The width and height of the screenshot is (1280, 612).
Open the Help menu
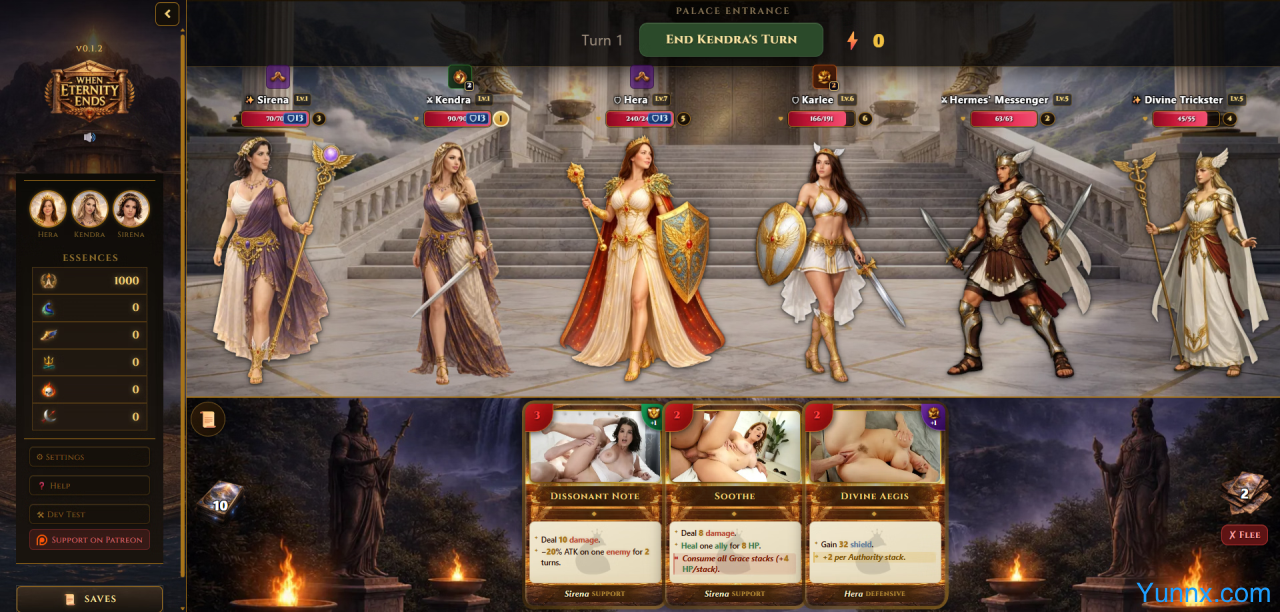click(x=89, y=485)
